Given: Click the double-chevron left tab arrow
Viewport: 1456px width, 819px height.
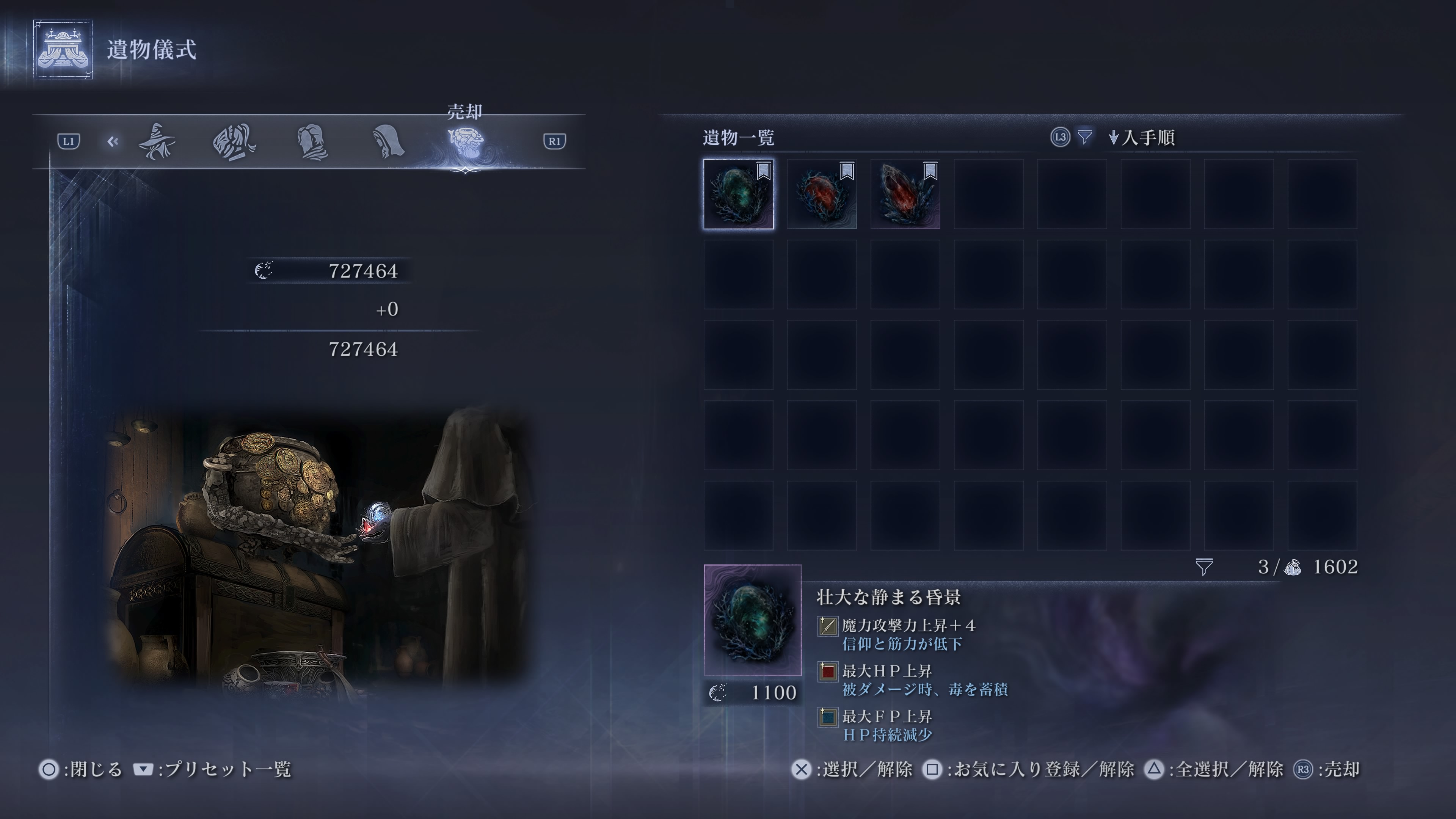Looking at the screenshot, I should (113, 141).
